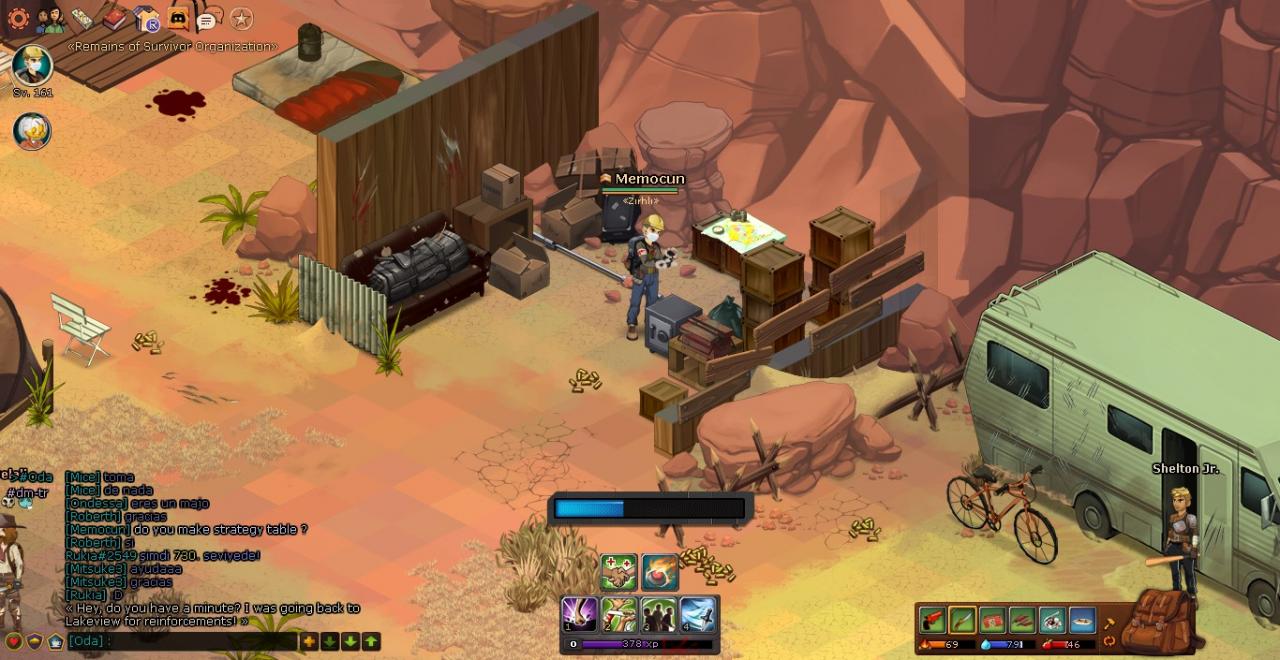This screenshot has width=1280, height=660.
Task: Select the curved blade weapon slot
Action: click(962, 620)
